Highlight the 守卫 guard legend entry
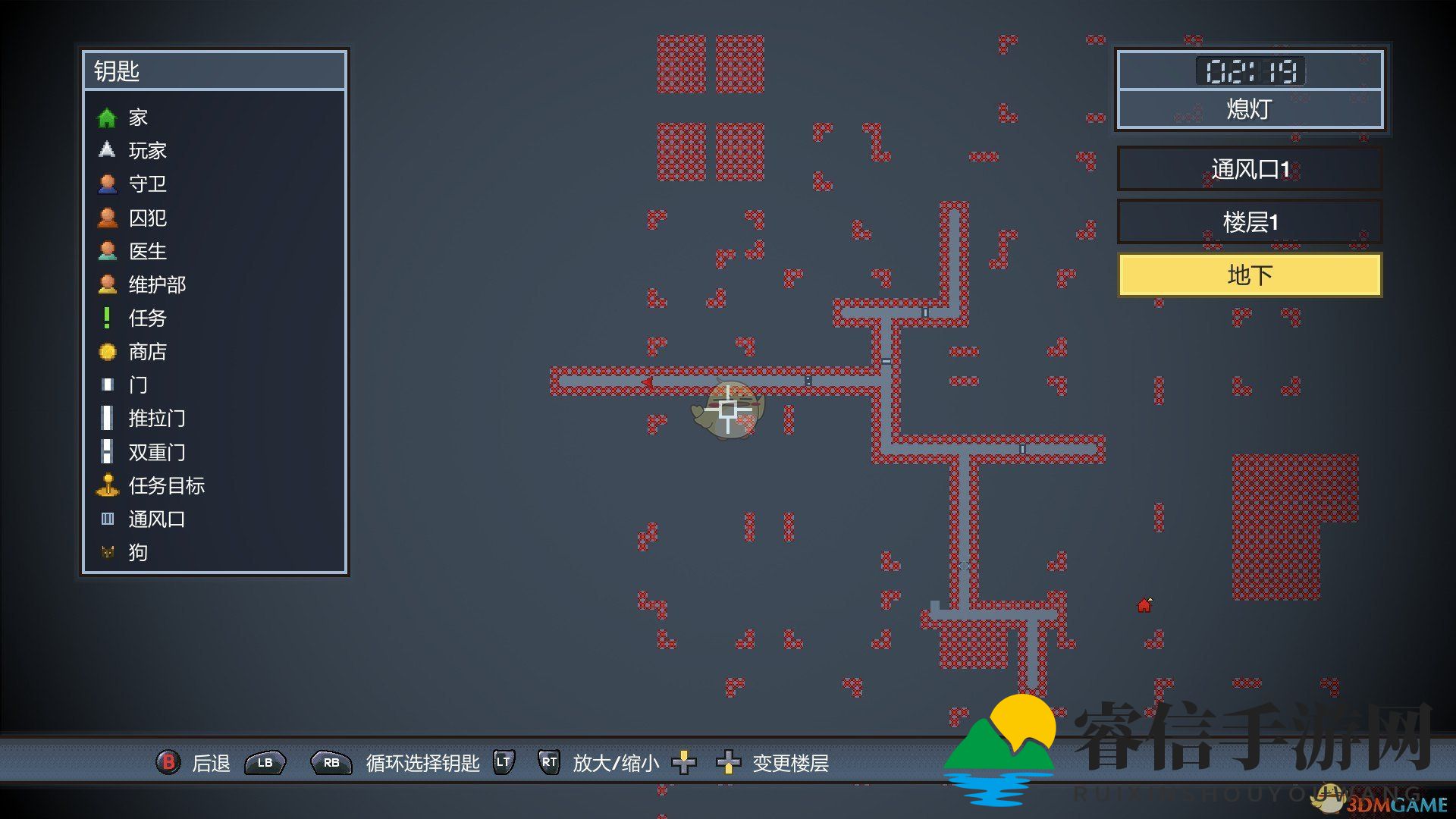 click(146, 184)
